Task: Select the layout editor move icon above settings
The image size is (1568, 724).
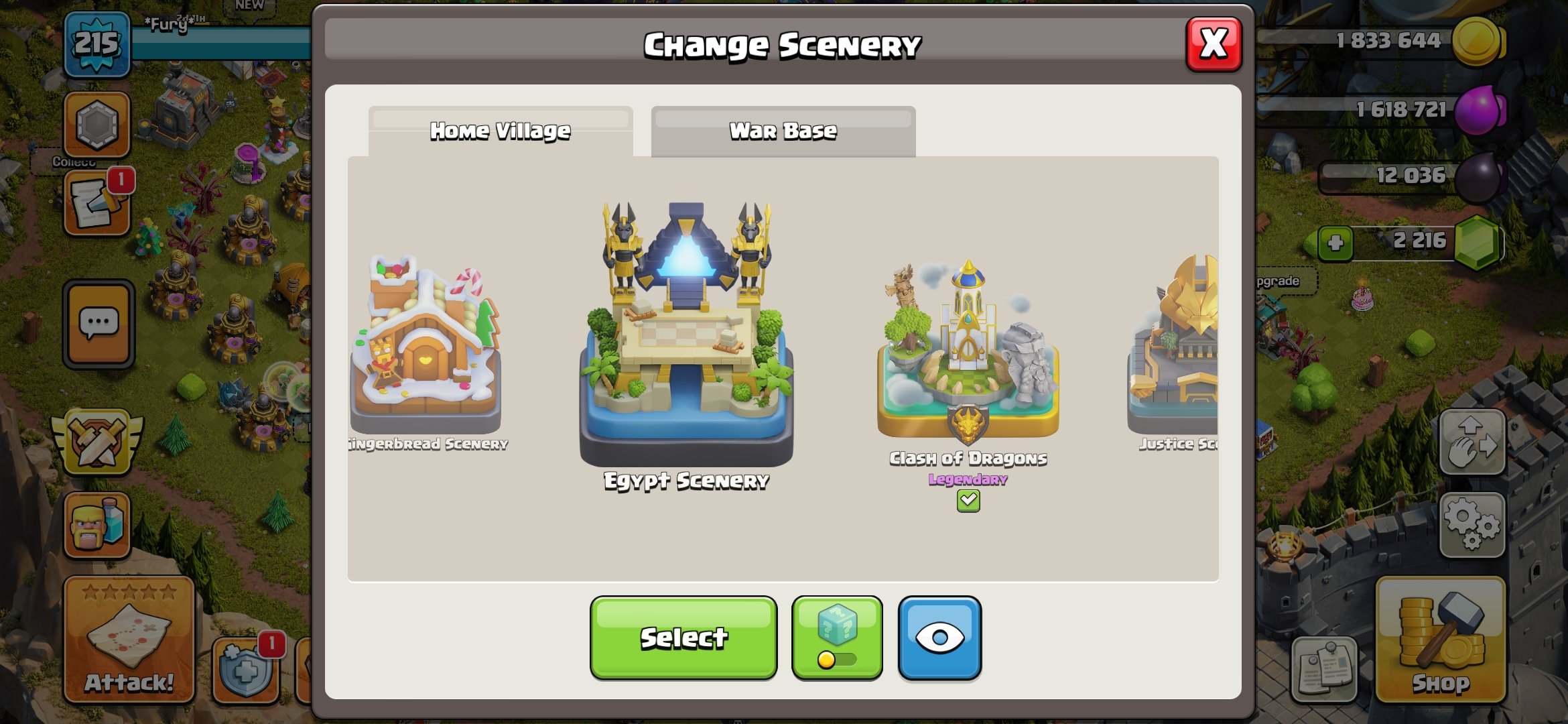Action: point(1473,442)
